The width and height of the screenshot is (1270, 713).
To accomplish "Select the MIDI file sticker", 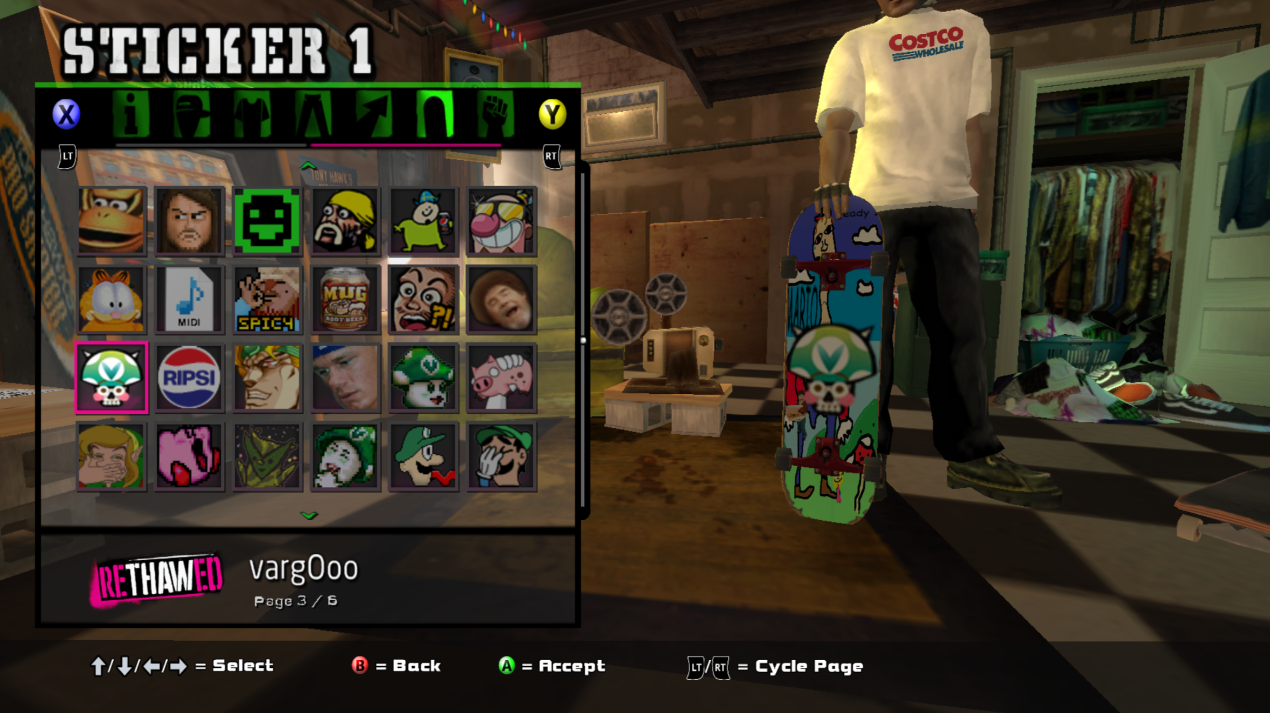I will click(190, 299).
